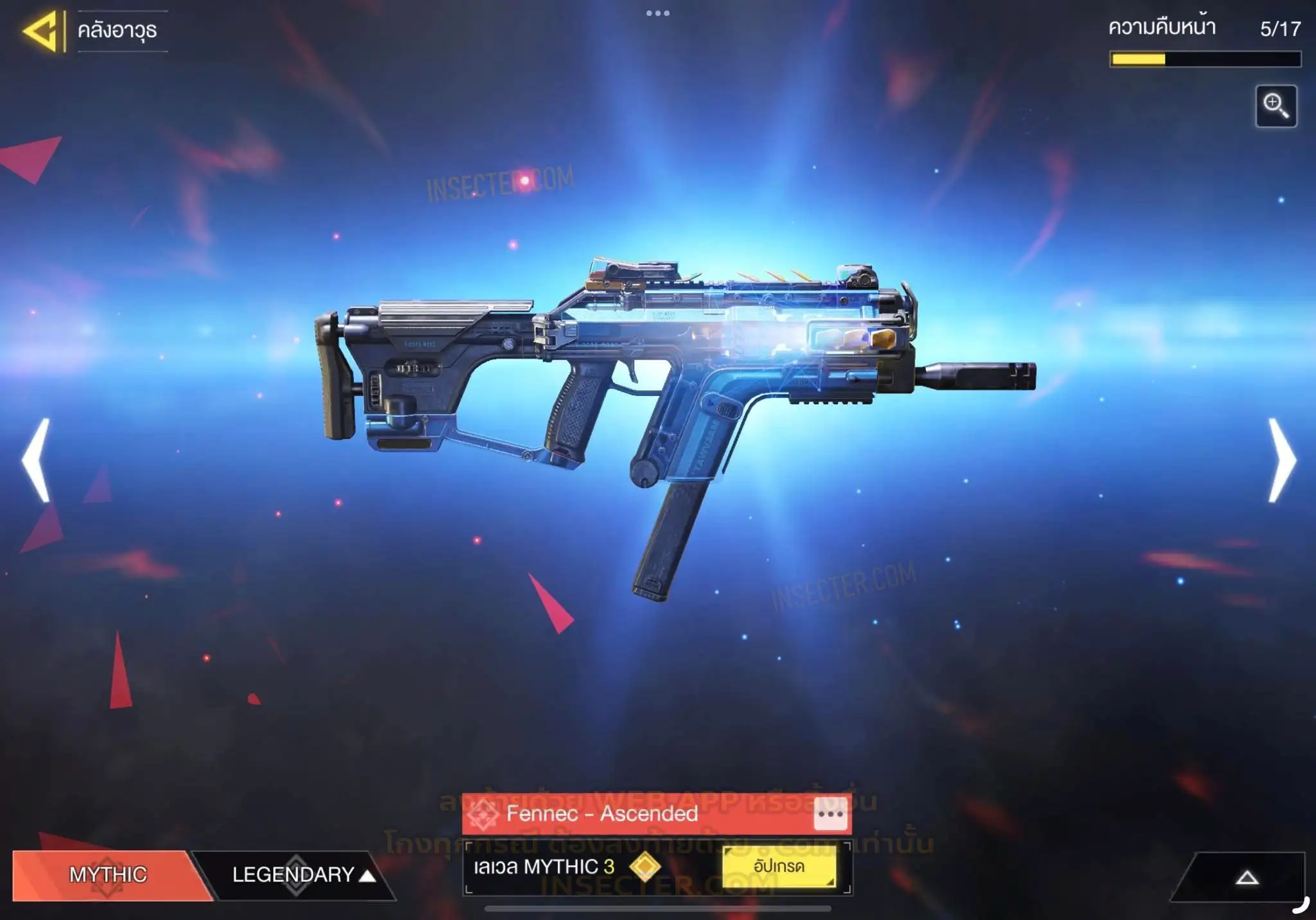This screenshot has width=1316, height=920.
Task: Expand the bottom-right up-arrow panel
Action: 1246,878
